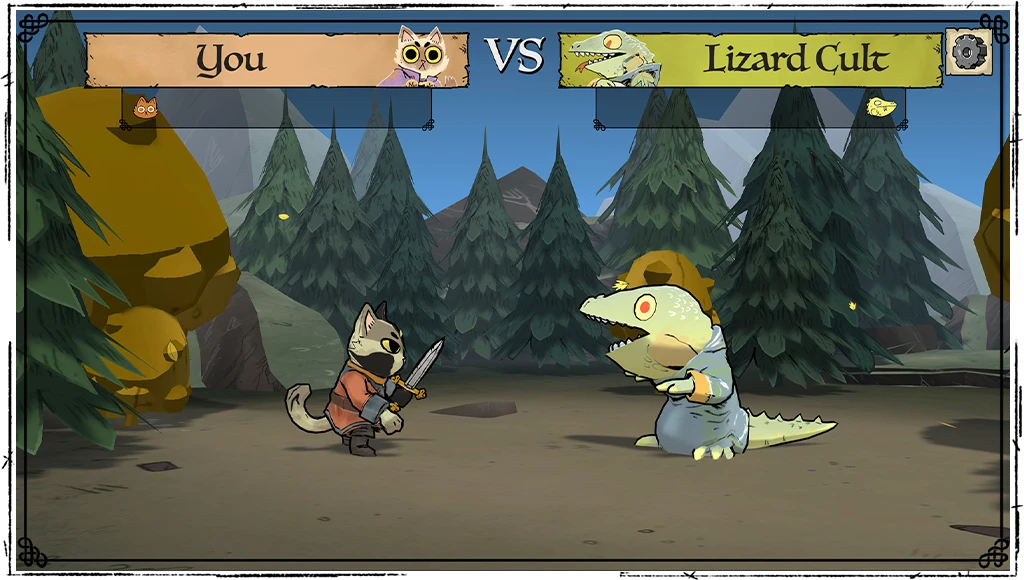Screen dimensions: 1024x580
Task: Click the owl-eyed cat player portrait
Action: (420, 57)
